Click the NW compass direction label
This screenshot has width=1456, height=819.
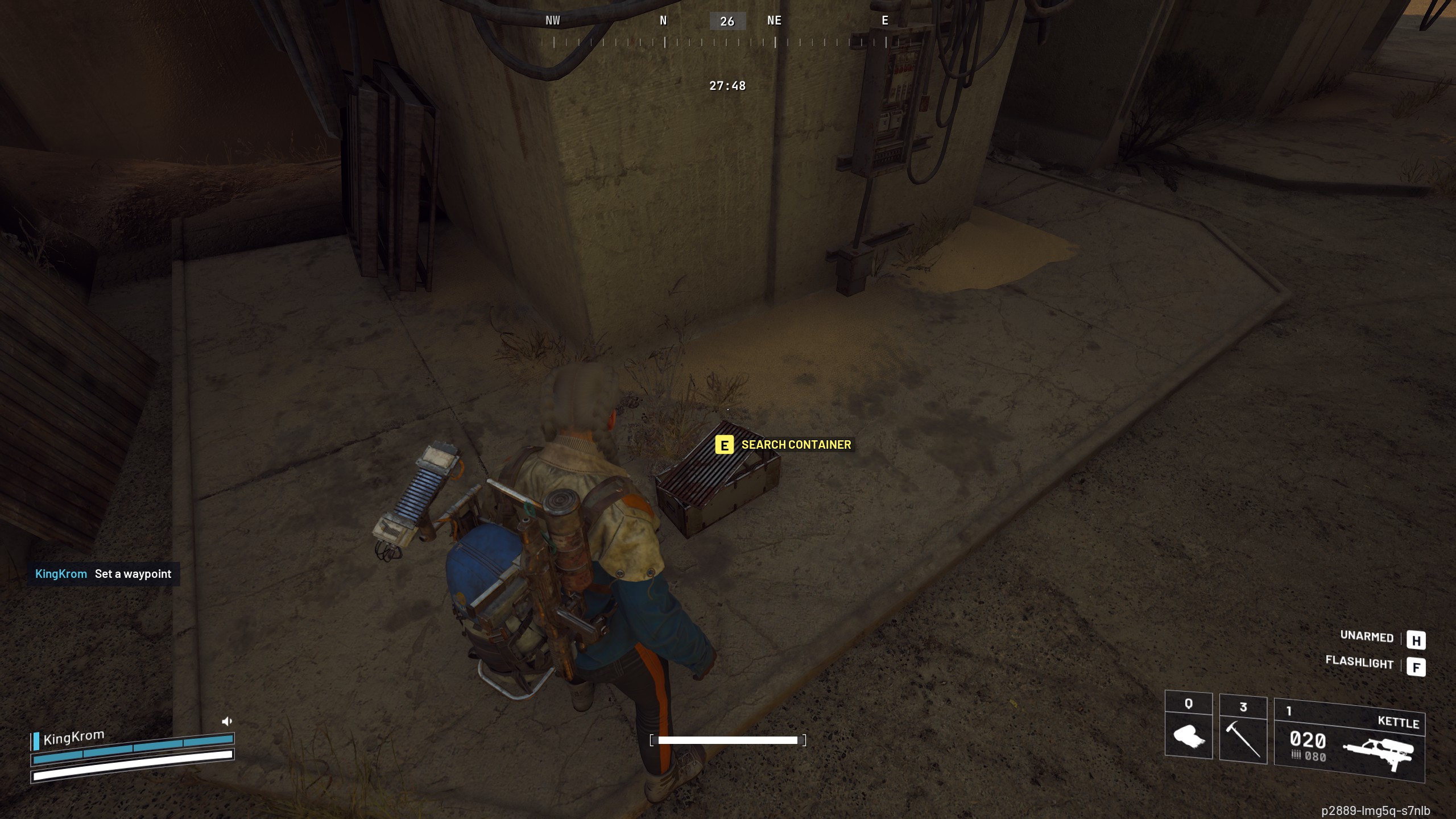[552, 20]
